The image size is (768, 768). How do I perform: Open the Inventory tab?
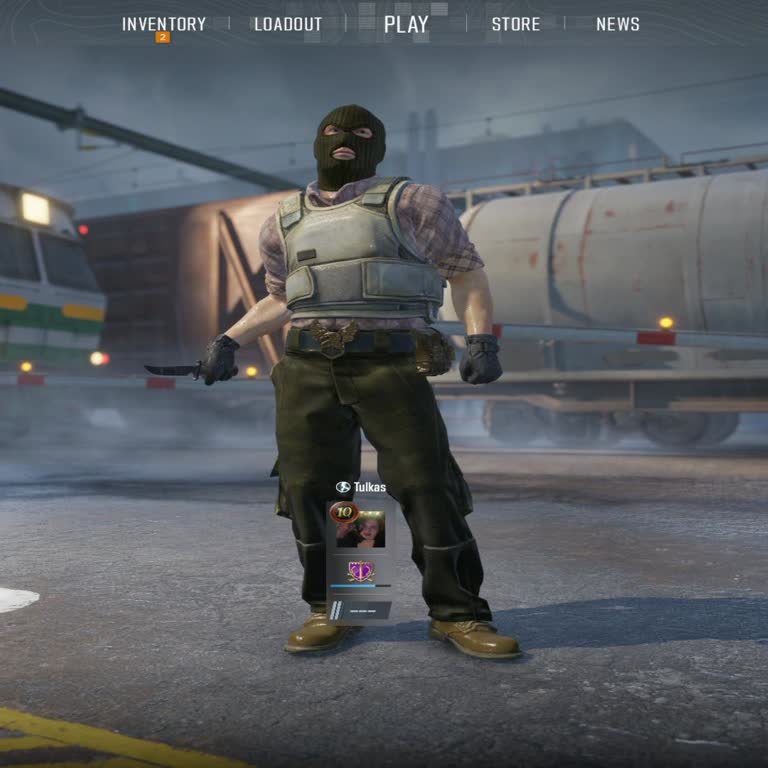click(x=164, y=24)
